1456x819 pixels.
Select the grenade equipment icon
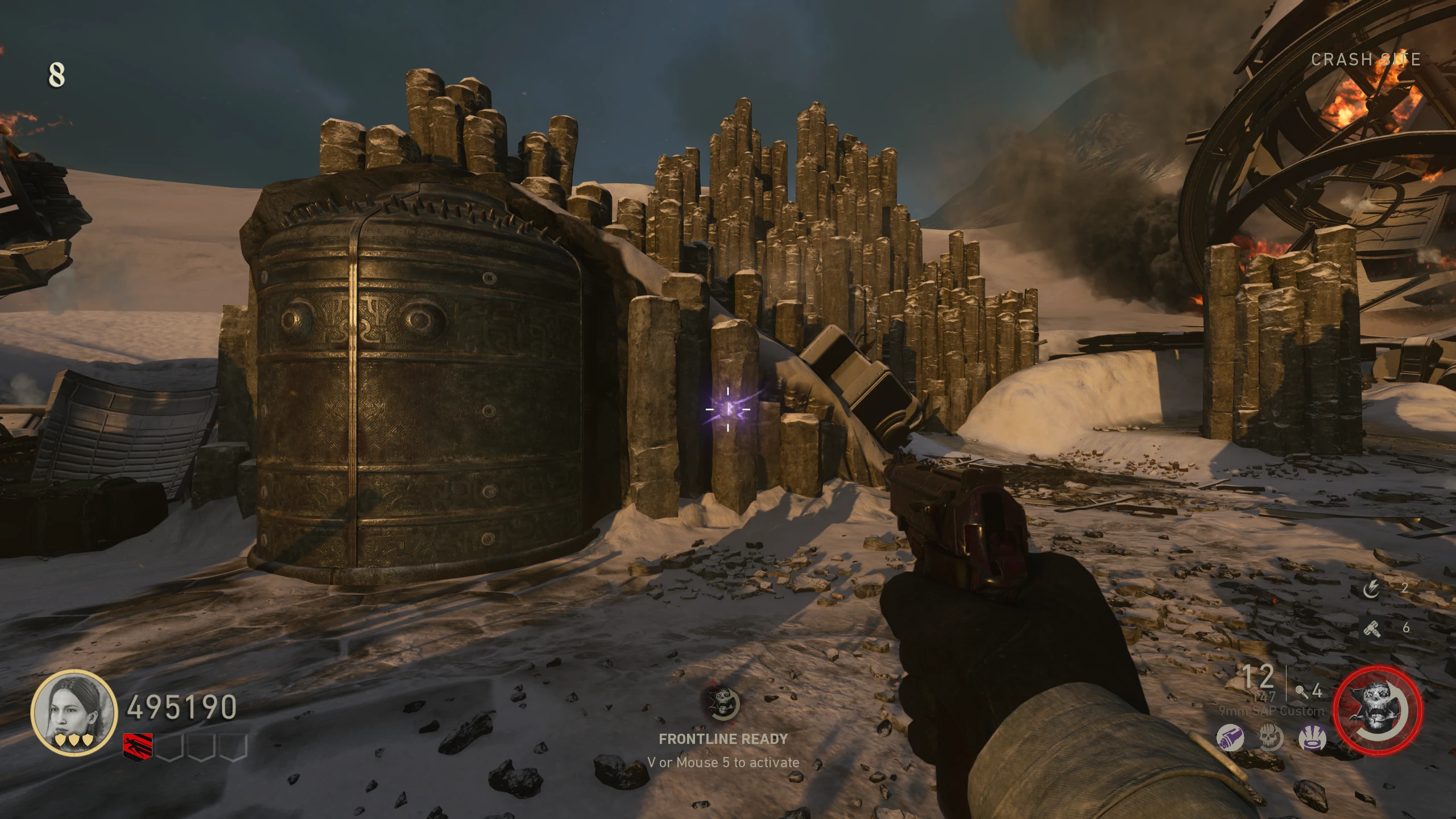(x=1301, y=692)
